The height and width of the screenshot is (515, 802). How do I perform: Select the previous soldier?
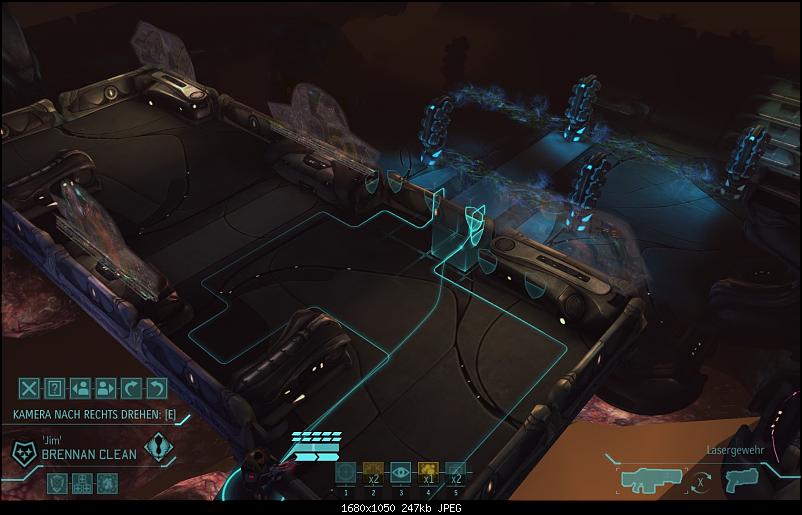click(x=81, y=388)
